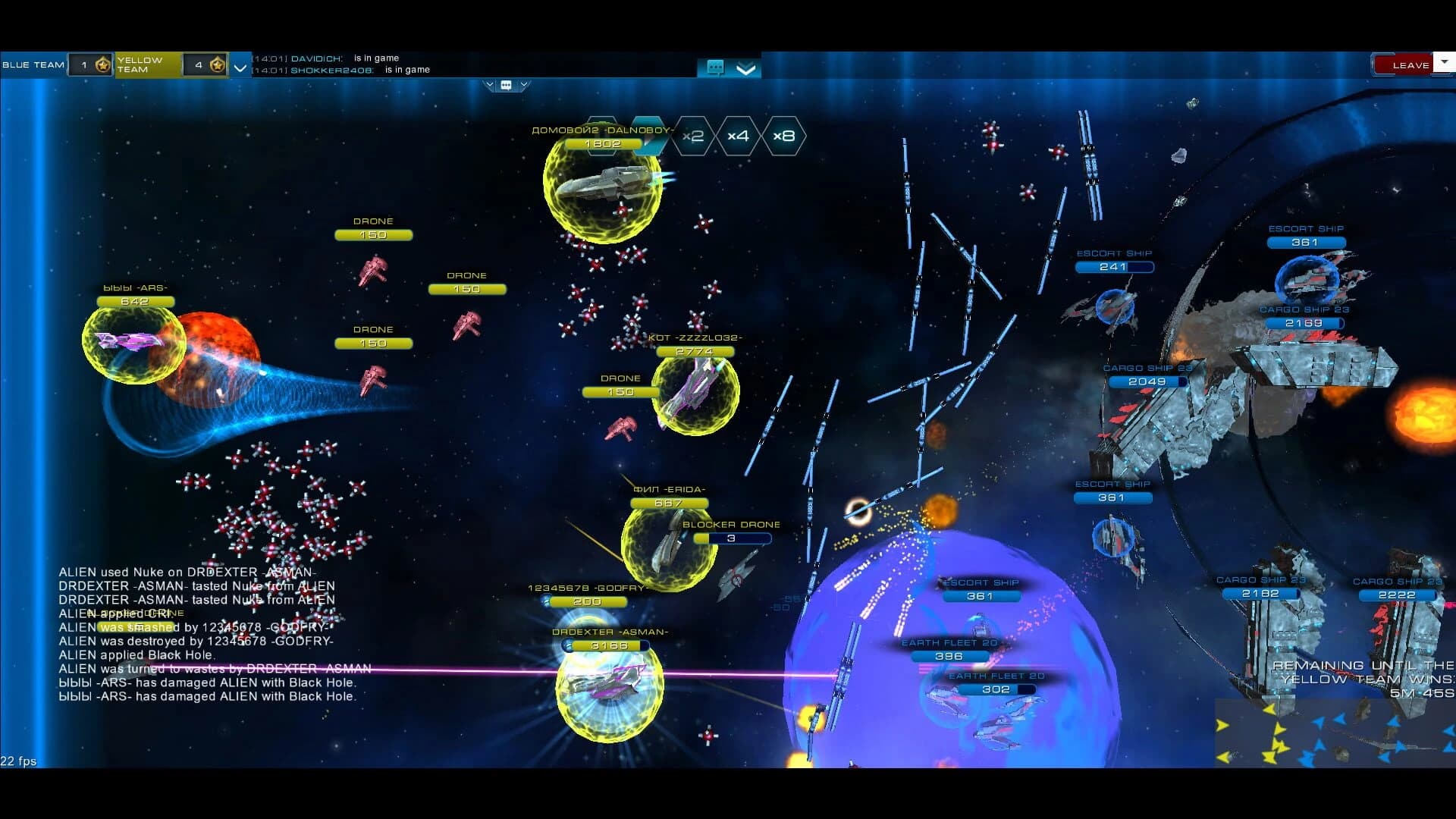Open the dropdown arrow beside the LEAVE button
This screenshot has height=819, width=1456.
[1445, 64]
